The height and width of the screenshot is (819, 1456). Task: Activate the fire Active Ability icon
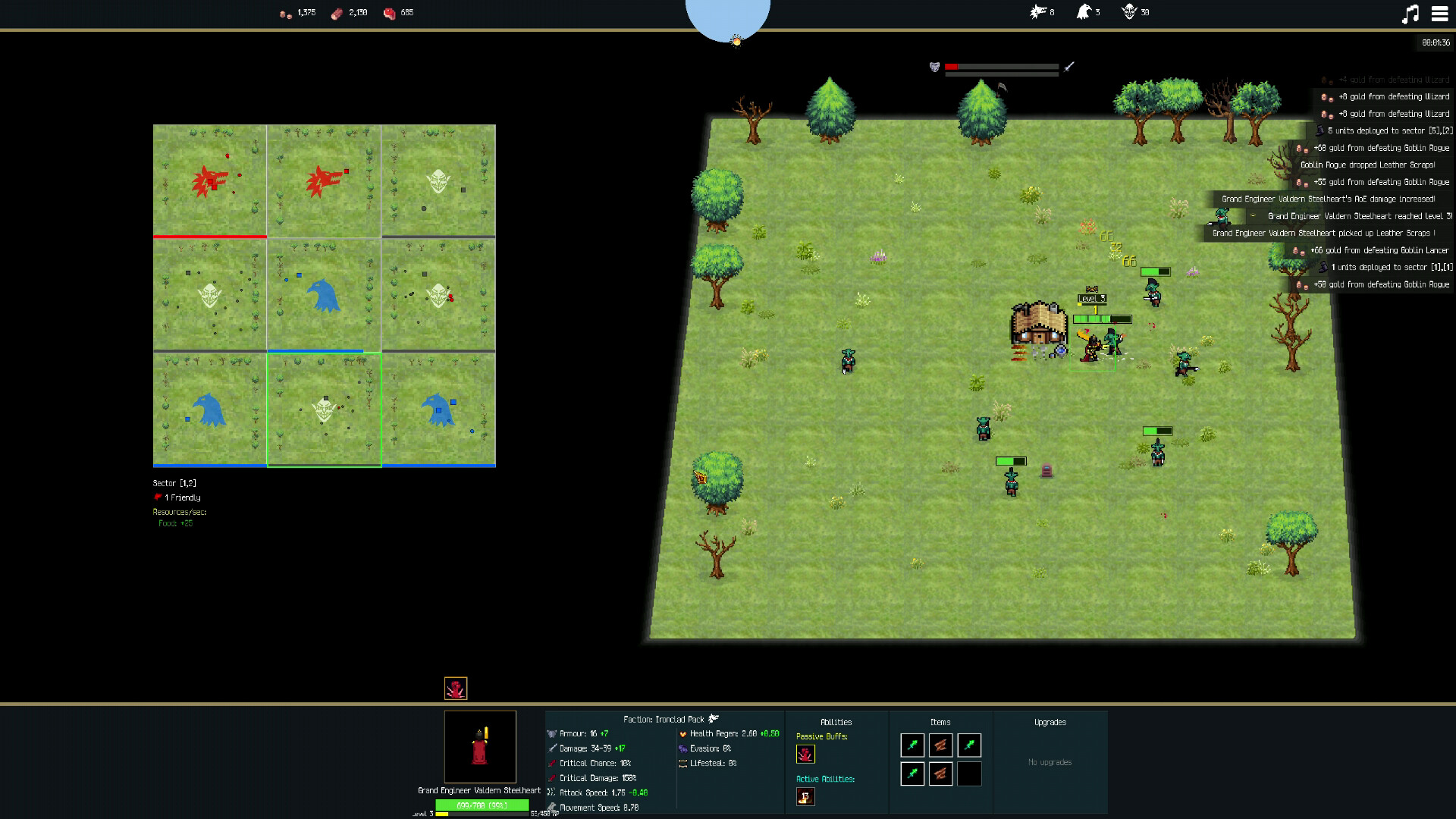click(x=805, y=796)
